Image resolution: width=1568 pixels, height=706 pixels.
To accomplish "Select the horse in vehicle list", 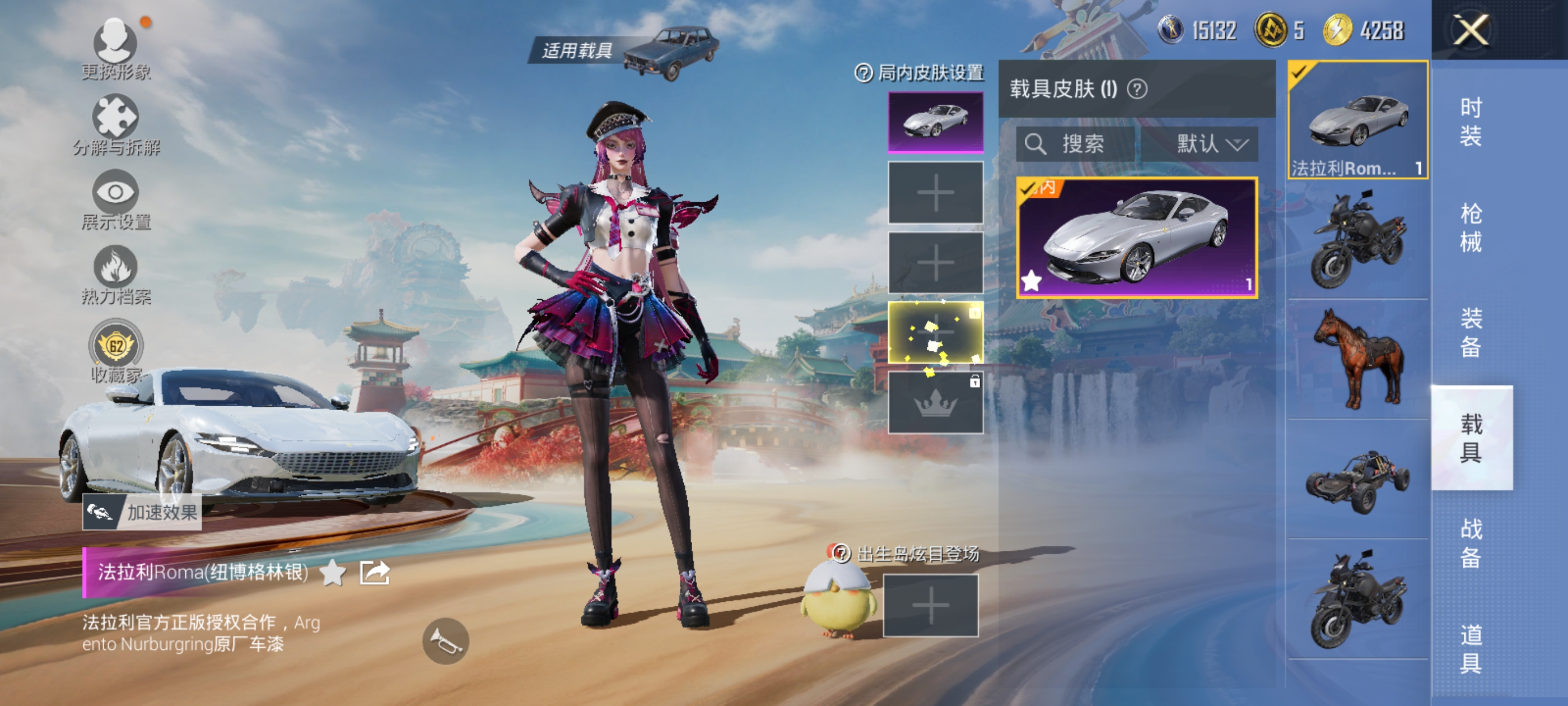I will tap(1357, 358).
